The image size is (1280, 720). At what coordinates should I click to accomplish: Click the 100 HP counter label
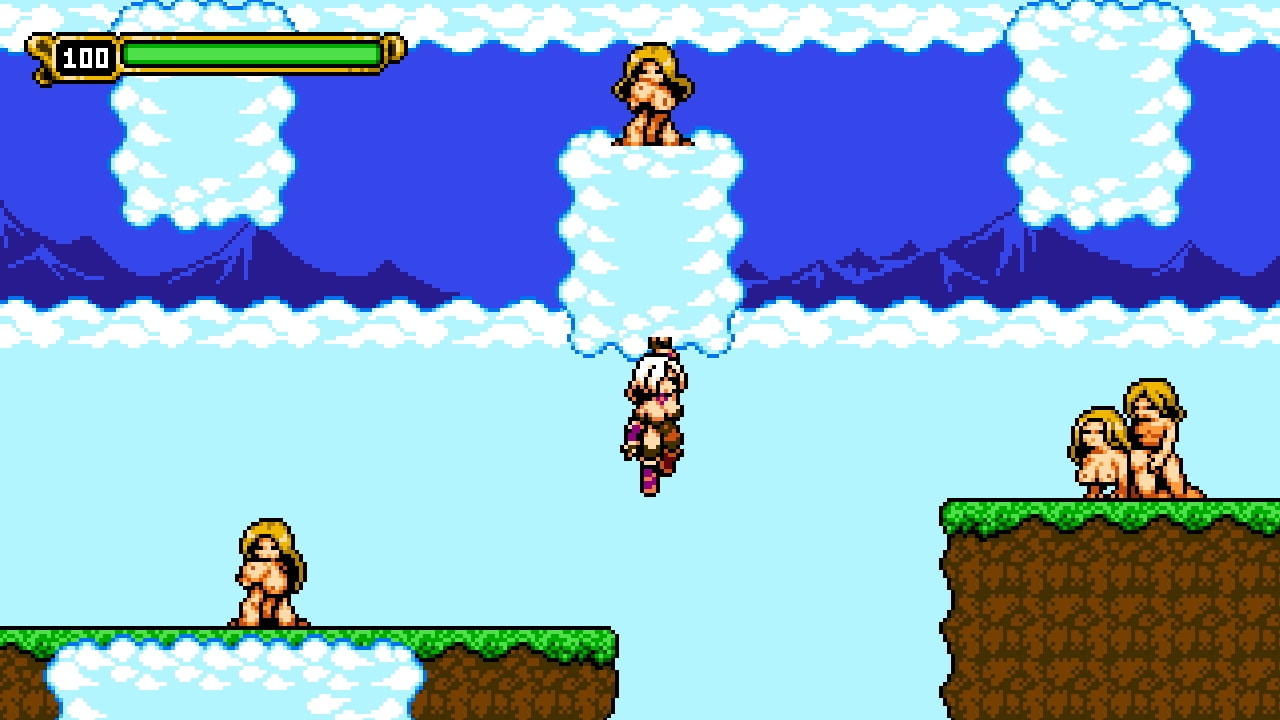pyautogui.click(x=84, y=58)
